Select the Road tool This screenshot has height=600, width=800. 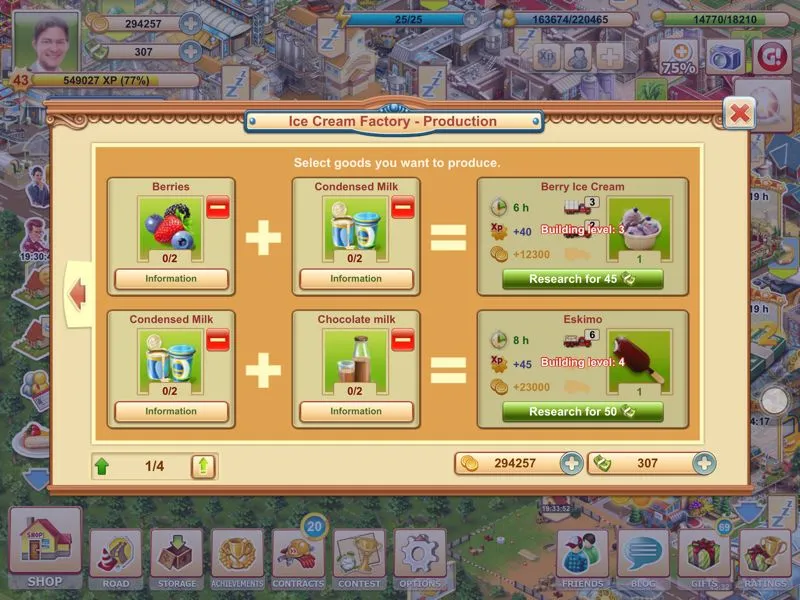click(x=116, y=556)
